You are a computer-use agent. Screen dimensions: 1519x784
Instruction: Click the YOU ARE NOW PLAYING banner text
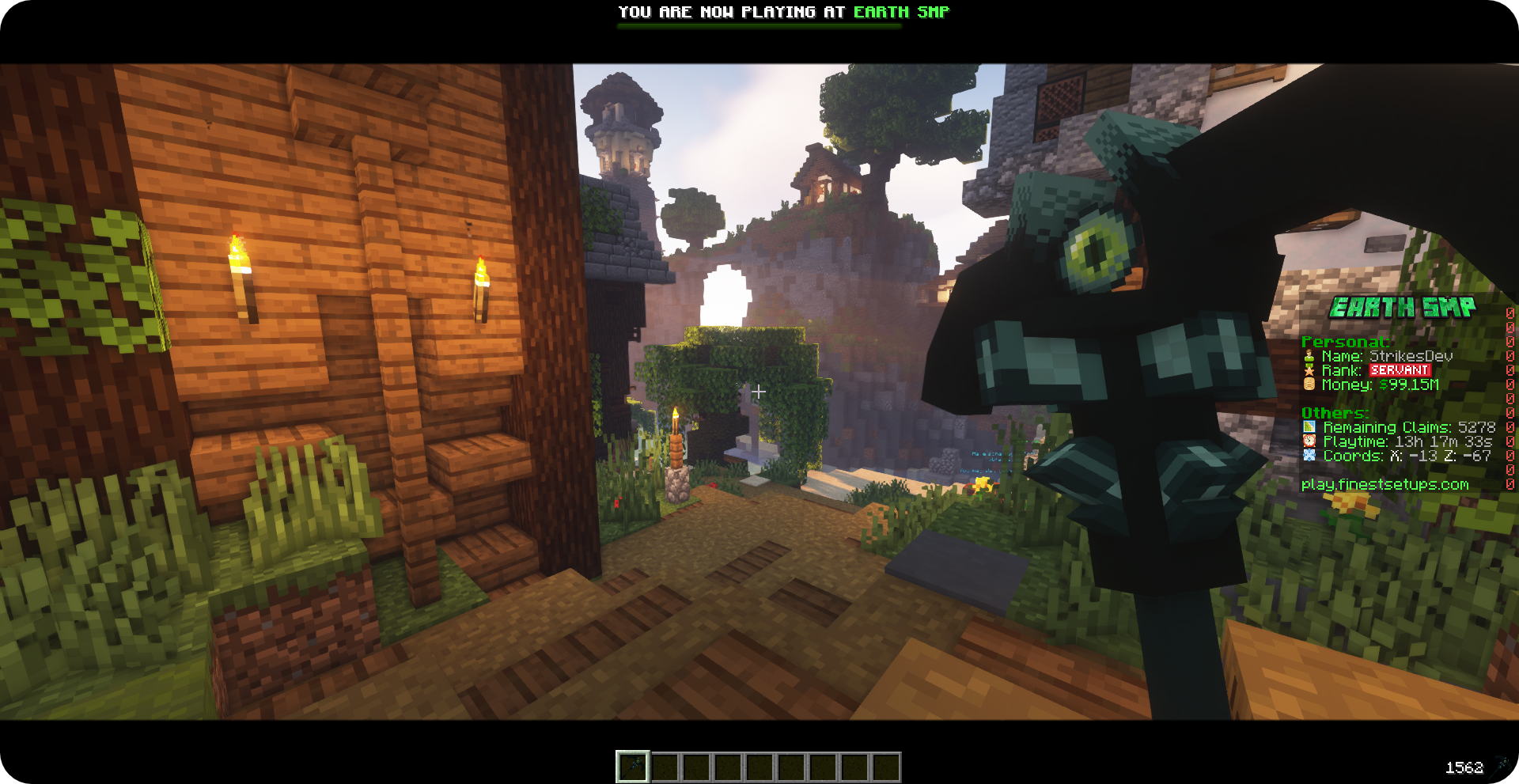[x=783, y=12]
